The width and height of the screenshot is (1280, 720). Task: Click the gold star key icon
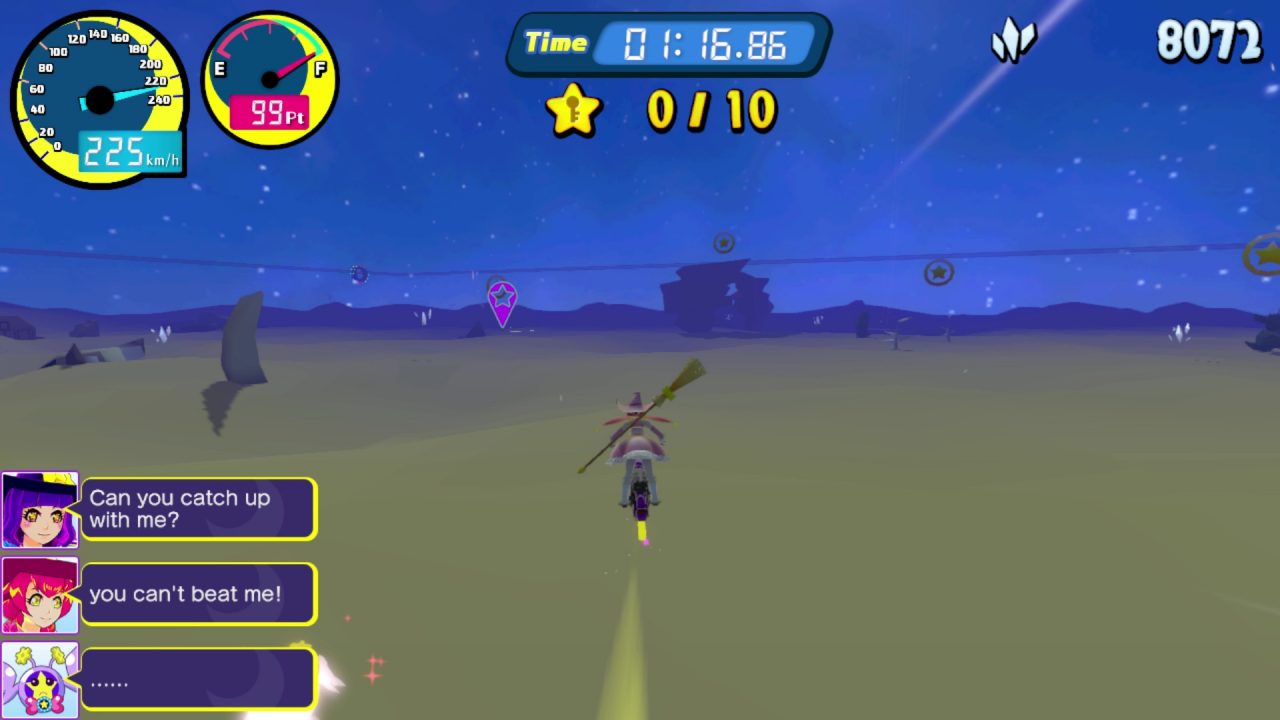pyautogui.click(x=574, y=110)
